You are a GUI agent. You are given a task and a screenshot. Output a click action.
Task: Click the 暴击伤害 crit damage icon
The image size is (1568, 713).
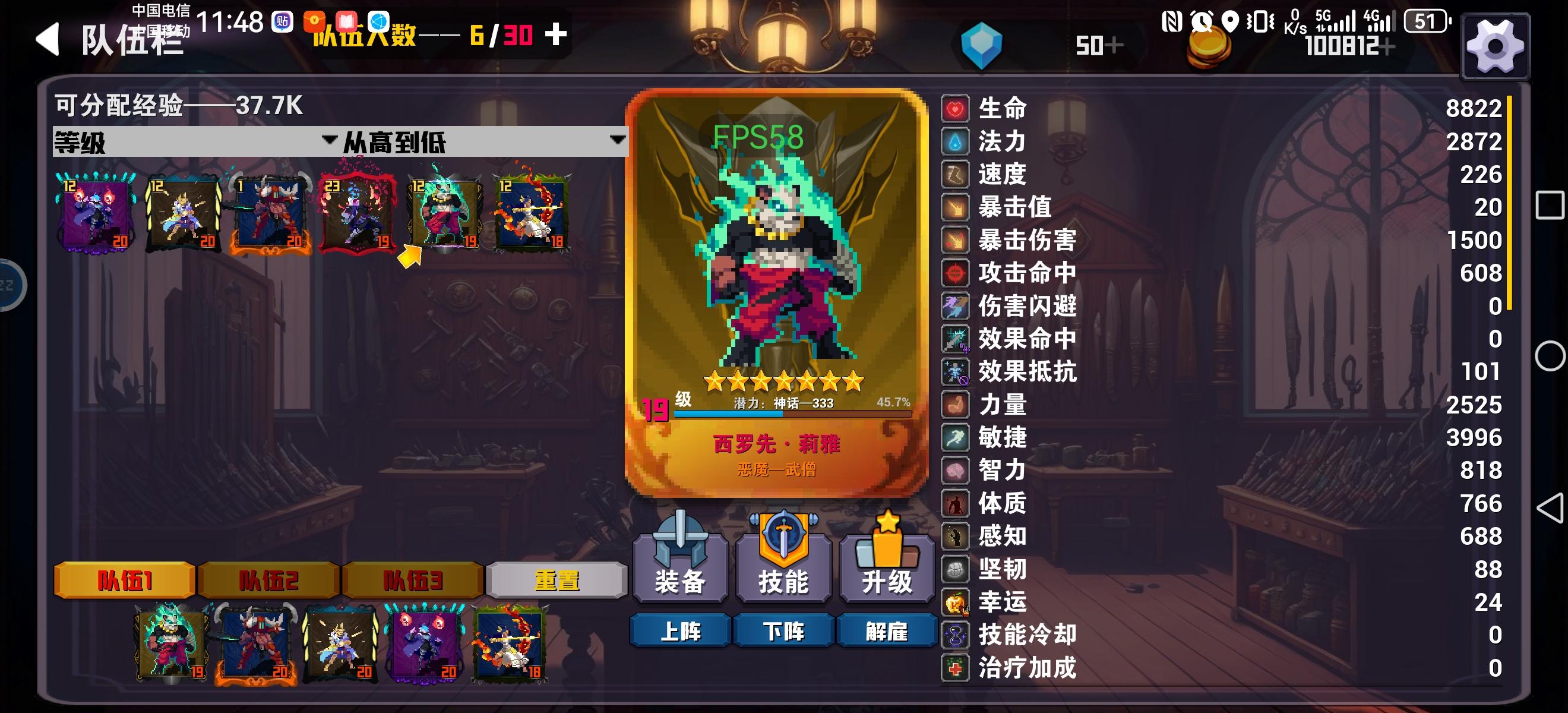click(x=954, y=240)
